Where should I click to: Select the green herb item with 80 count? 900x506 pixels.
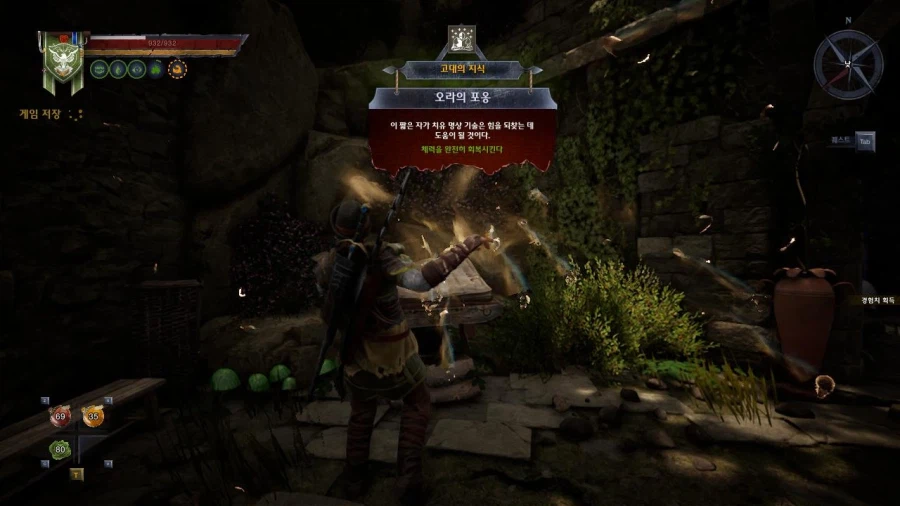coord(60,449)
